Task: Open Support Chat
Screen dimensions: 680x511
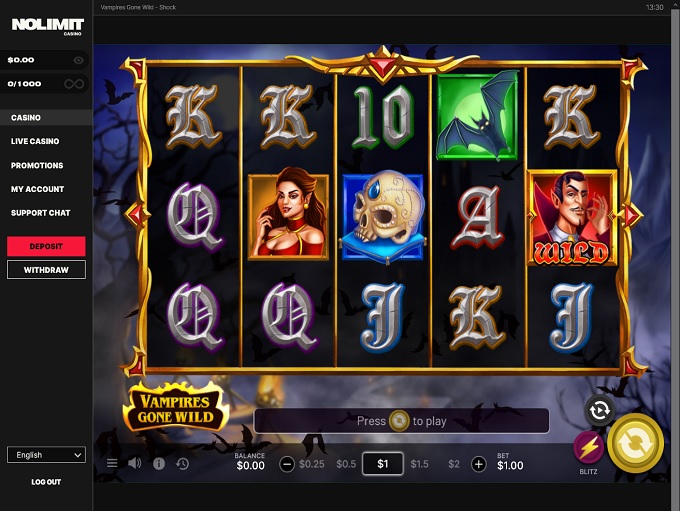Action: (40, 213)
